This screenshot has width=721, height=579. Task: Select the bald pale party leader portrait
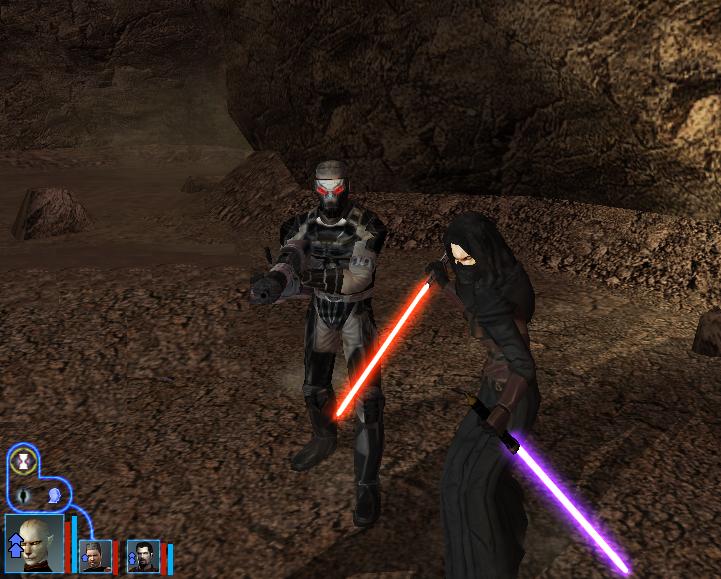point(34,543)
